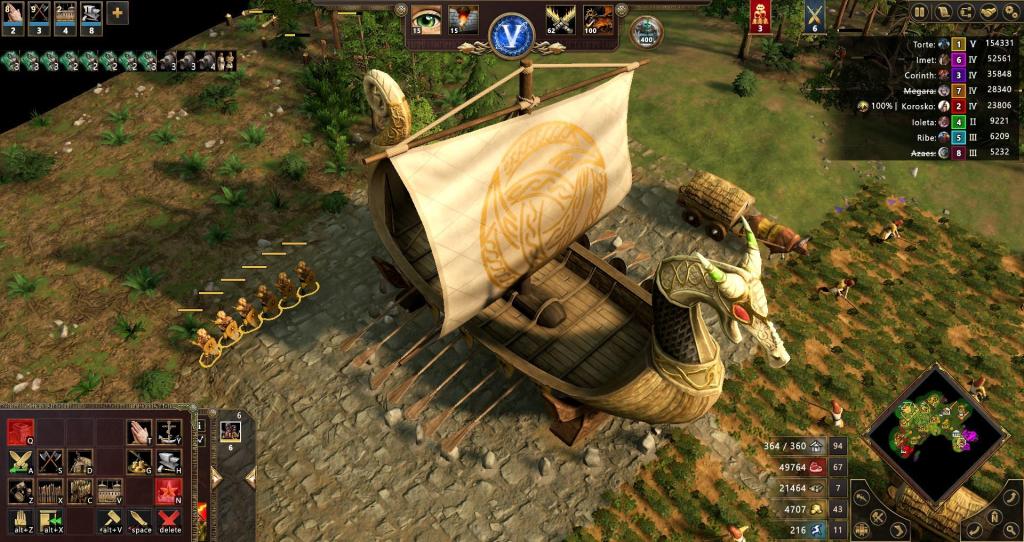Choose the anvil forge building
This screenshot has height=542, width=1024.
[168, 461]
